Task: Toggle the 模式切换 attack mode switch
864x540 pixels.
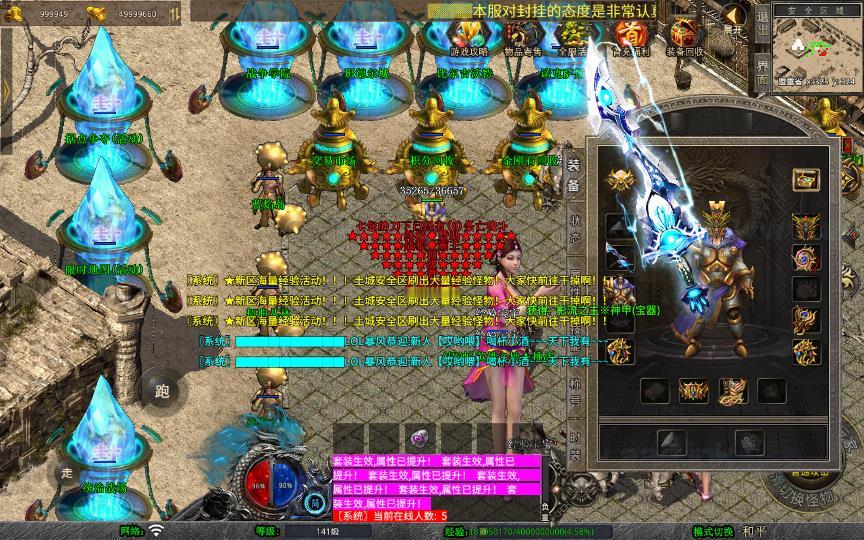Action: pos(714,531)
